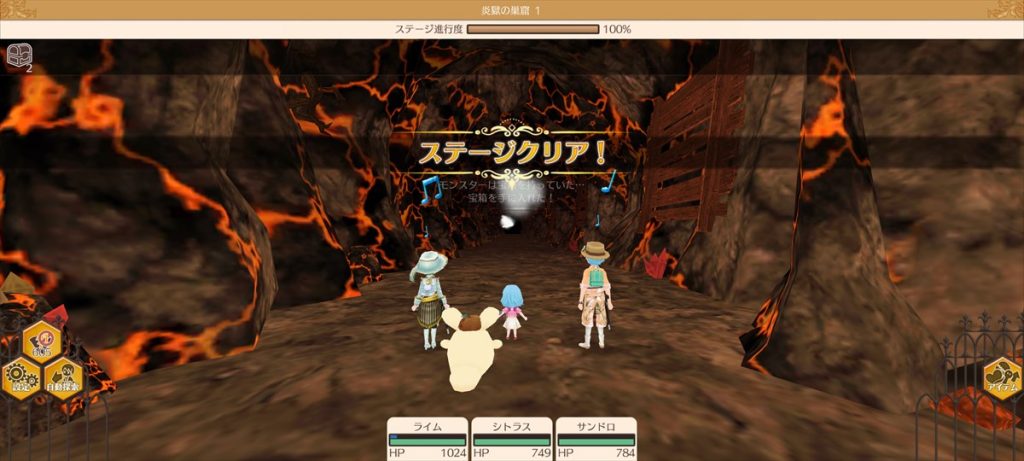Viewport: 1024px width, 461px height.
Task: Open the アイテム item menu
Action: (1001, 379)
